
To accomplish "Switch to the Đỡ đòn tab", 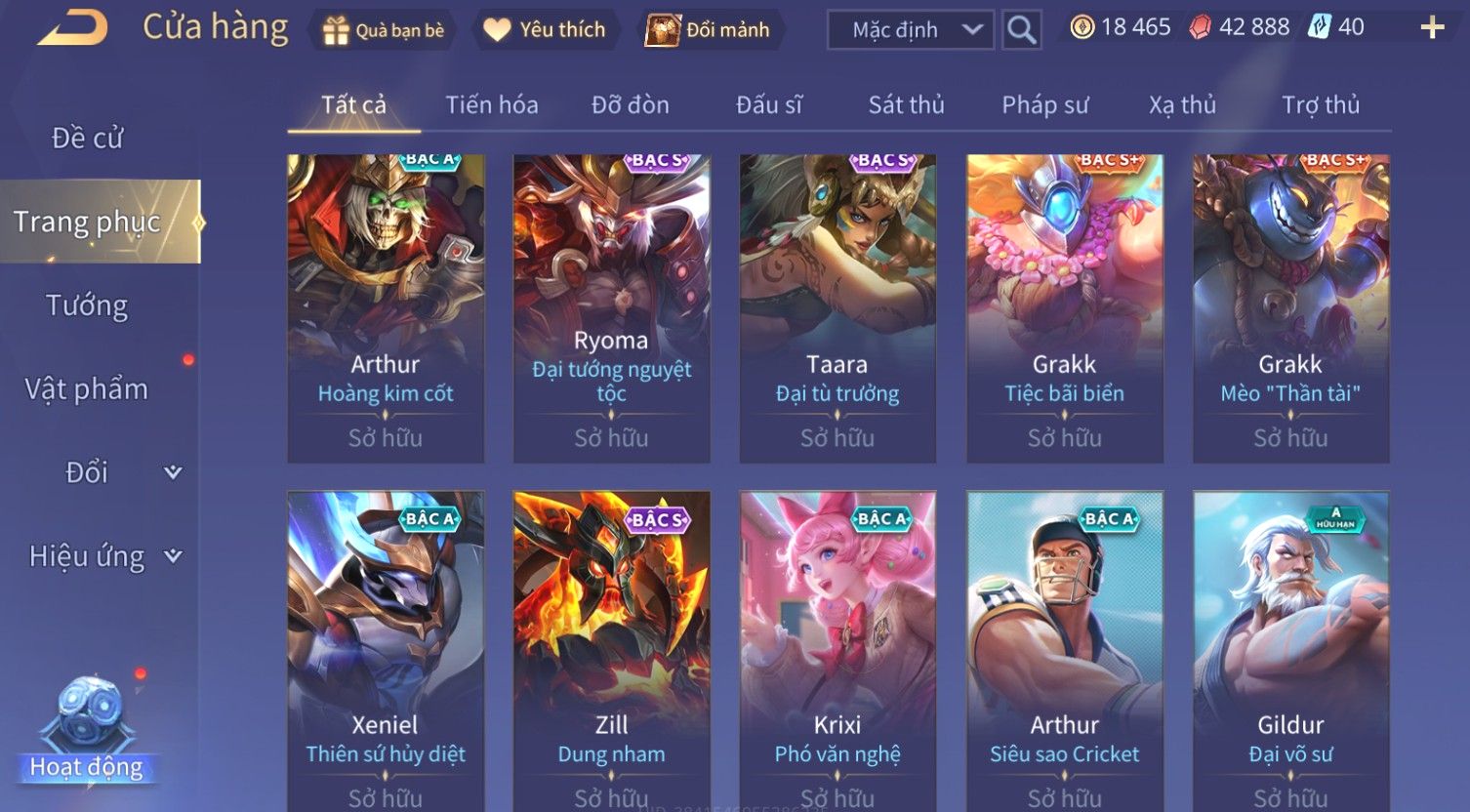I will 630,105.
